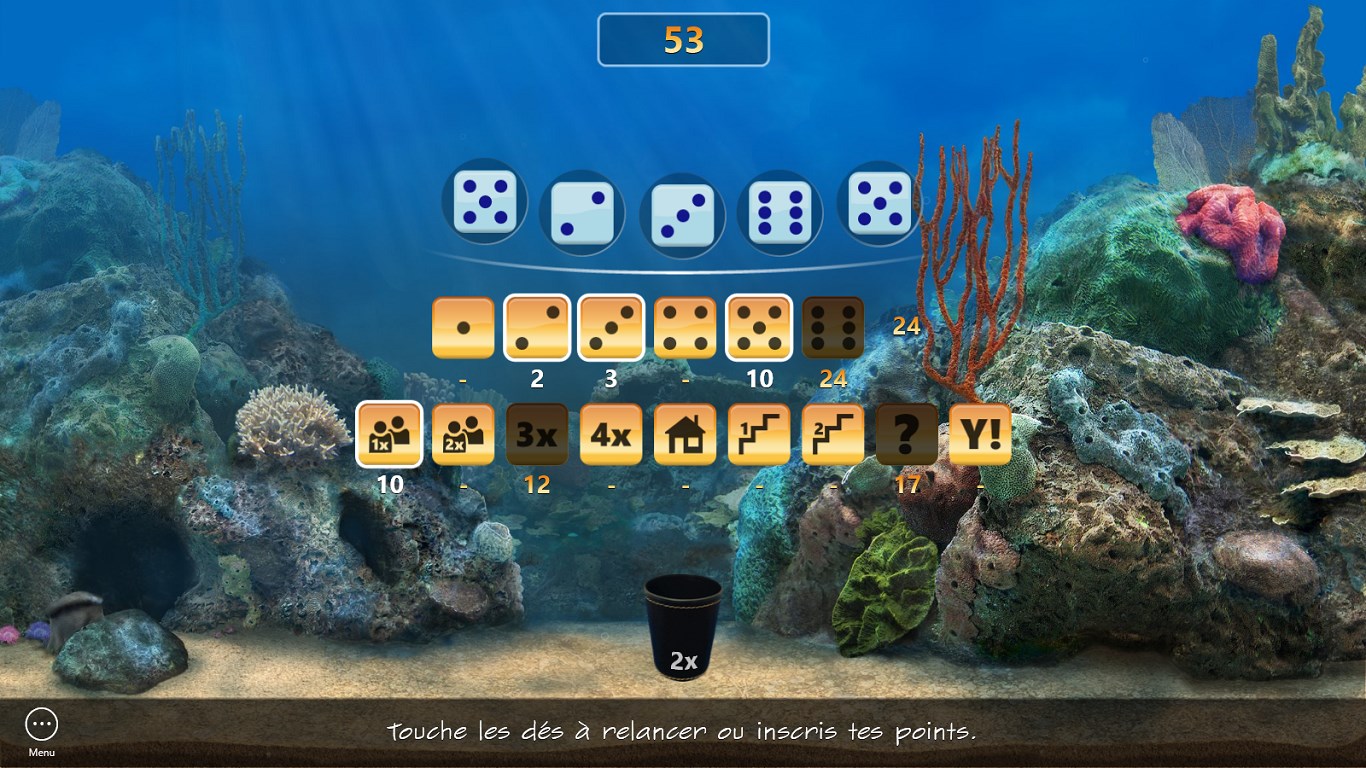Select the four of a kind (4x) category
Screen dimensions: 1366x768
point(611,435)
